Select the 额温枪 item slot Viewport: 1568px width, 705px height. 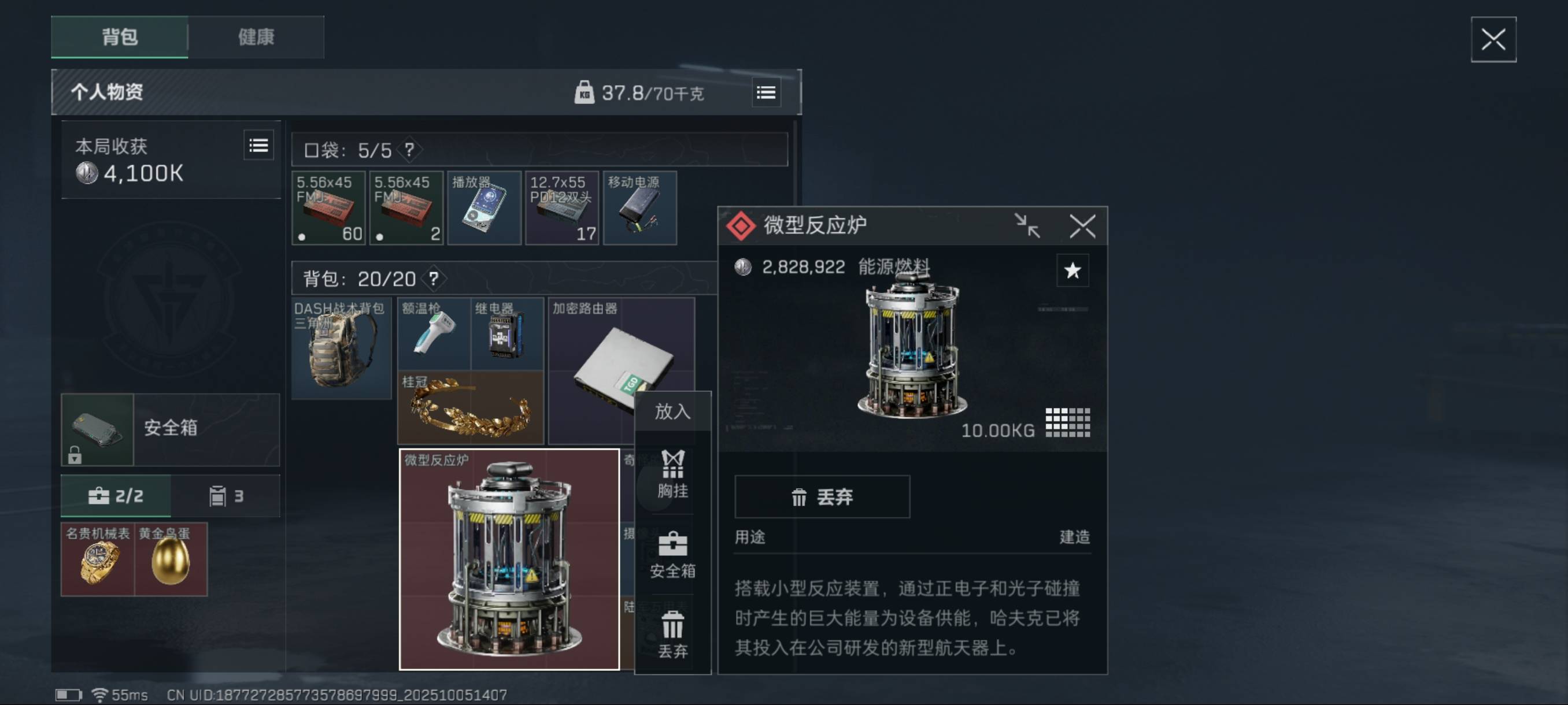[x=434, y=333]
